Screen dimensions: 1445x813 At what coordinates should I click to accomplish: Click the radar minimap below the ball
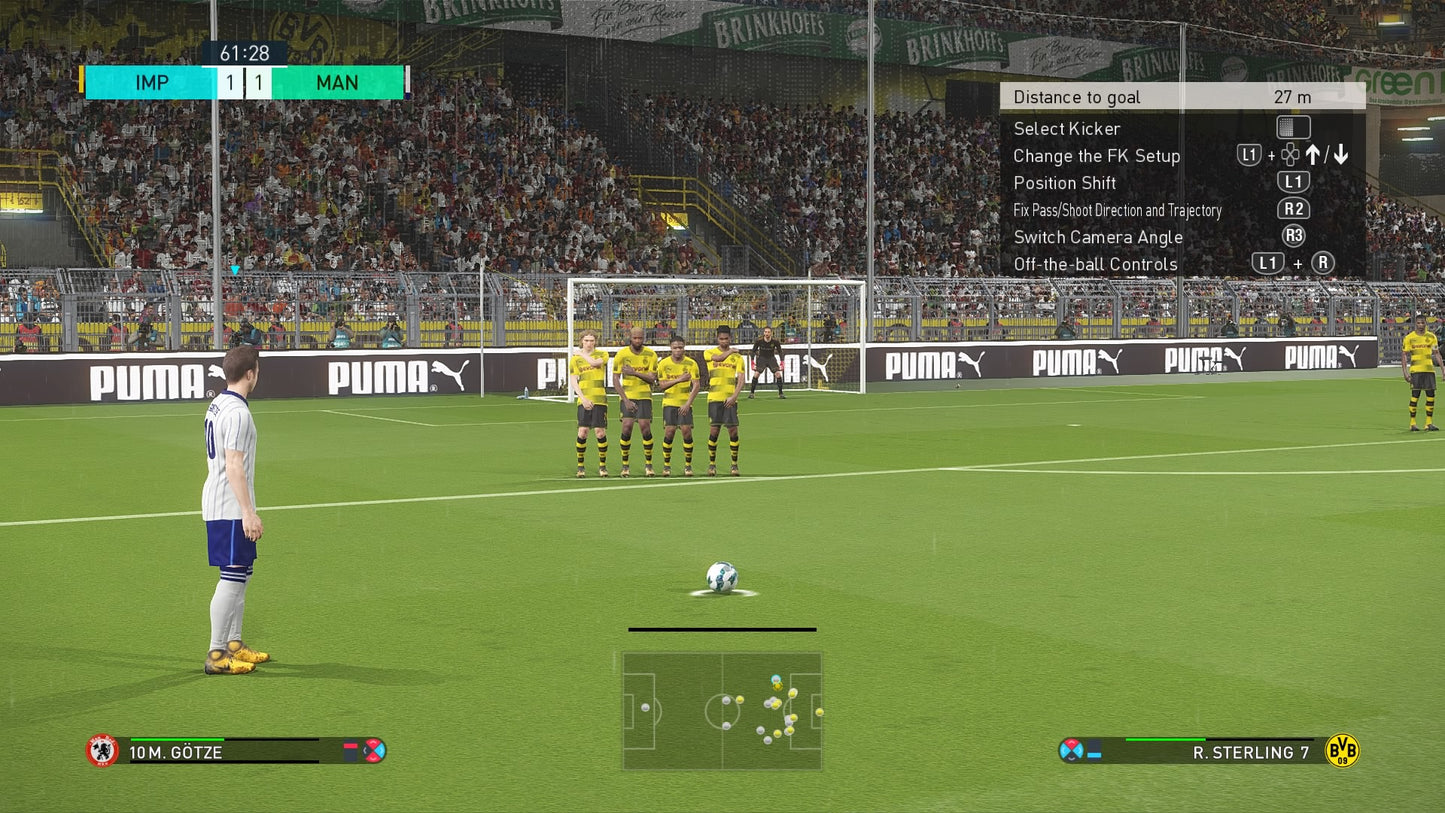pyautogui.click(x=722, y=710)
